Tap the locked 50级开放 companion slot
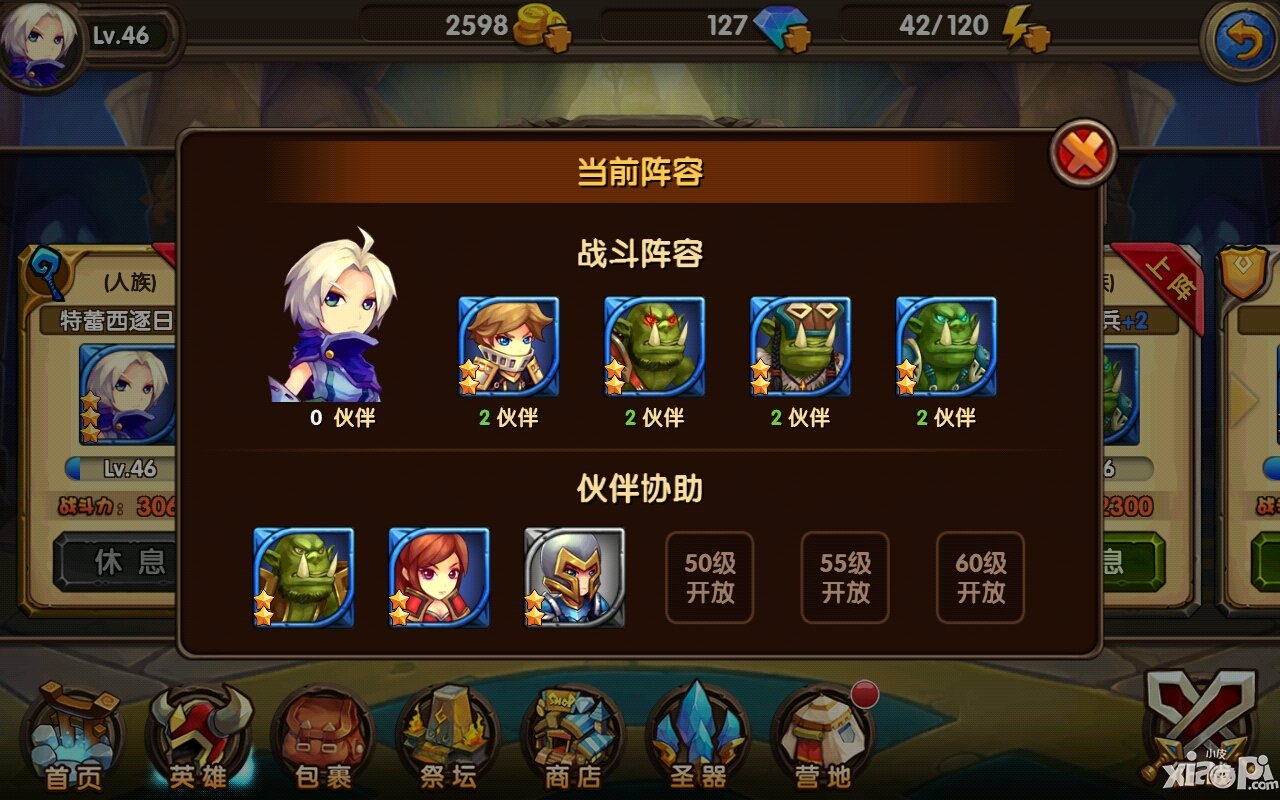 pos(710,578)
